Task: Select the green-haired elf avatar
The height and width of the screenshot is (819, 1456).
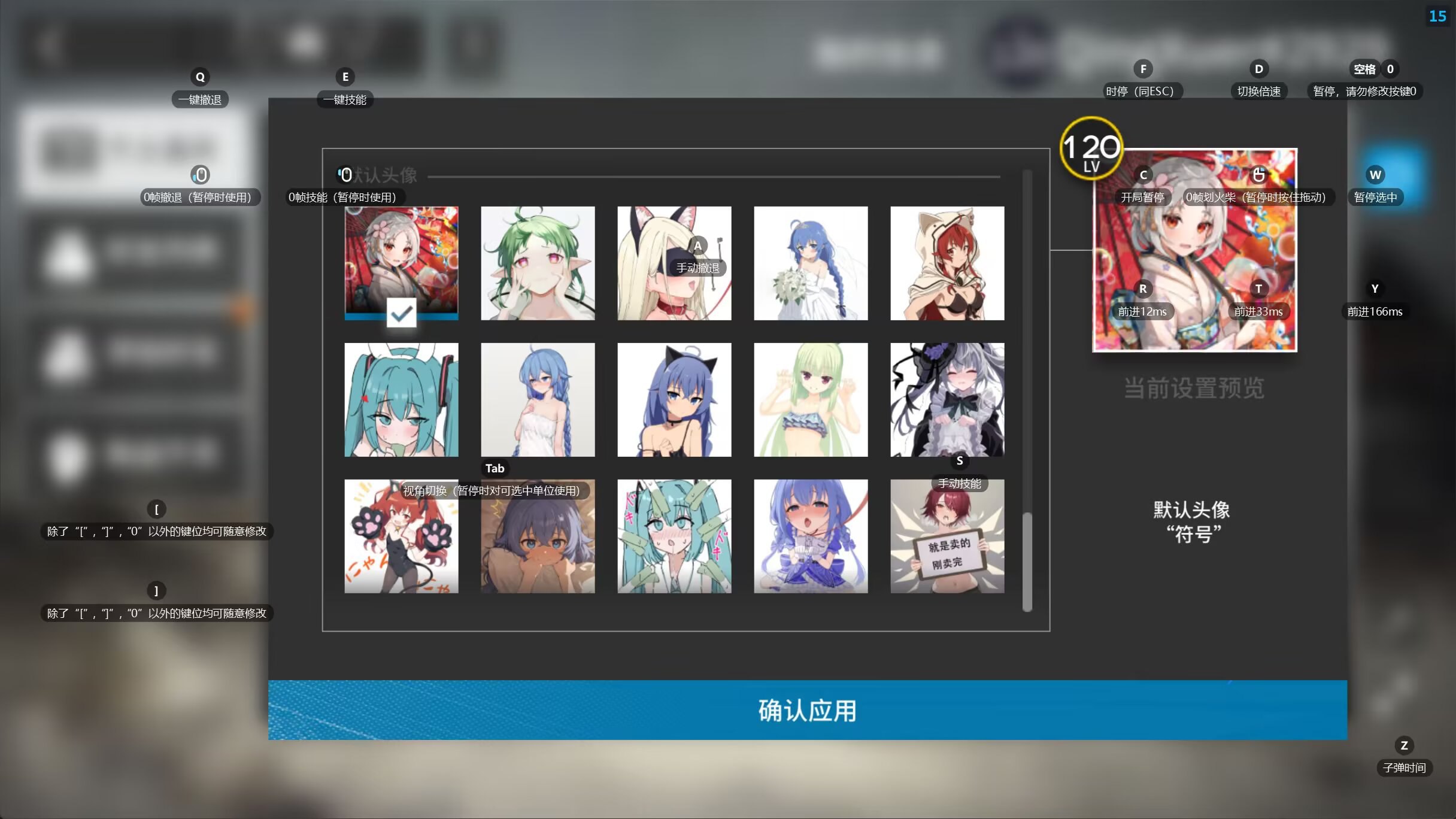Action: click(537, 263)
